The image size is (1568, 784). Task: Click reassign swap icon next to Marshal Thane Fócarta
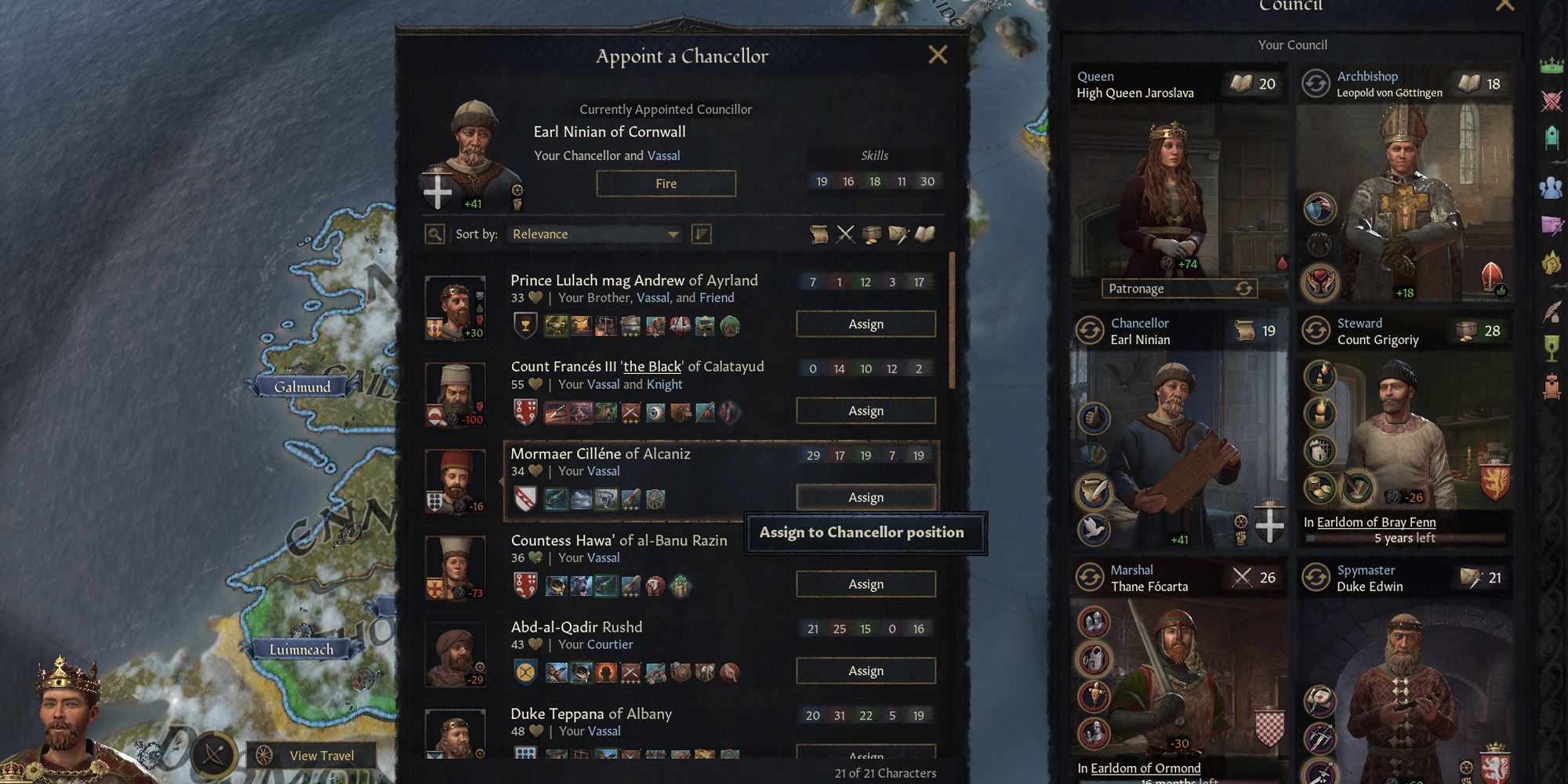pos(1089,577)
